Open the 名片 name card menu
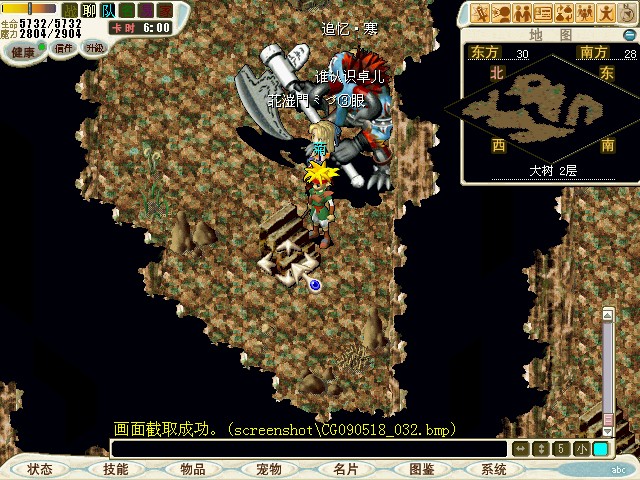Image resolution: width=640 pixels, height=480 pixels. pyautogui.click(x=346, y=469)
